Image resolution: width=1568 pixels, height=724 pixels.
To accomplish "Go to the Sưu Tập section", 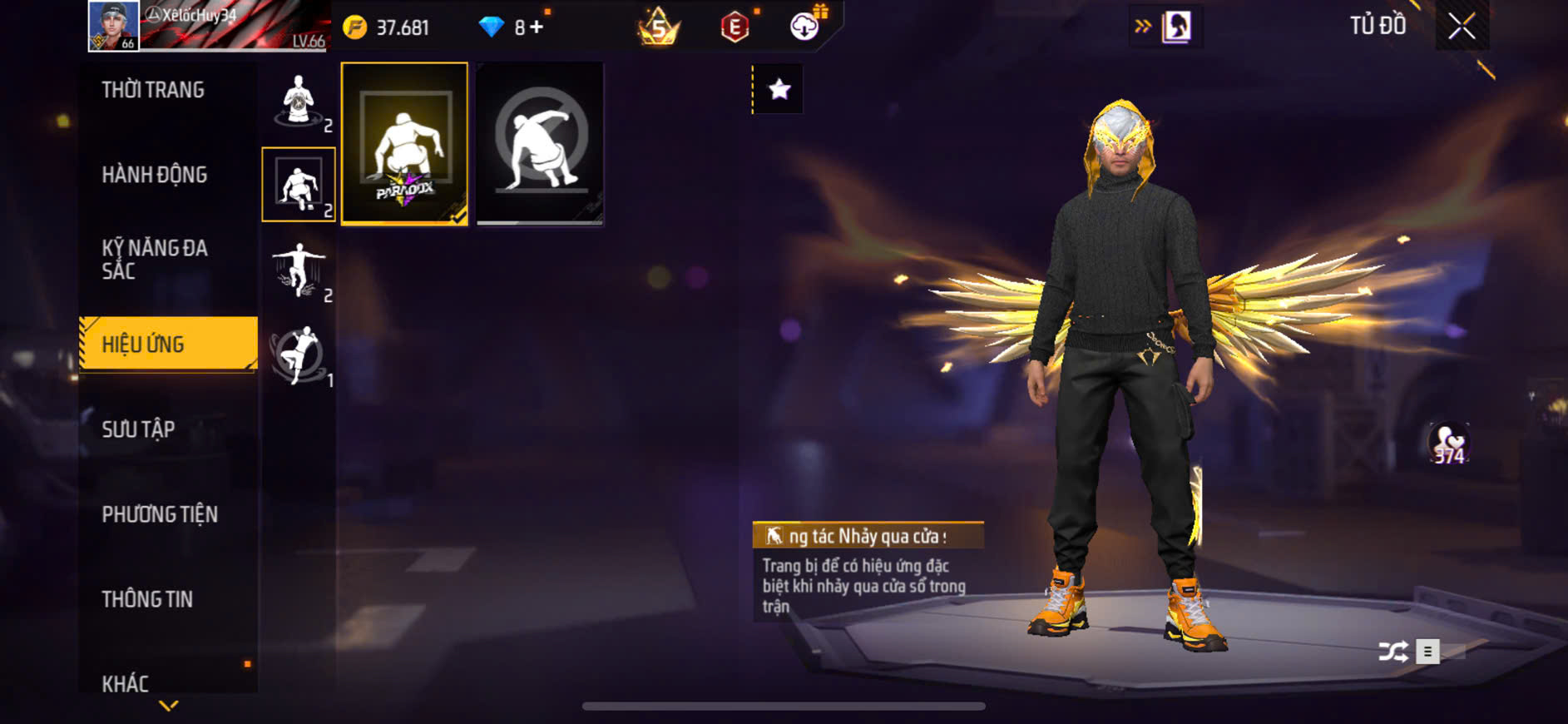I will [139, 429].
